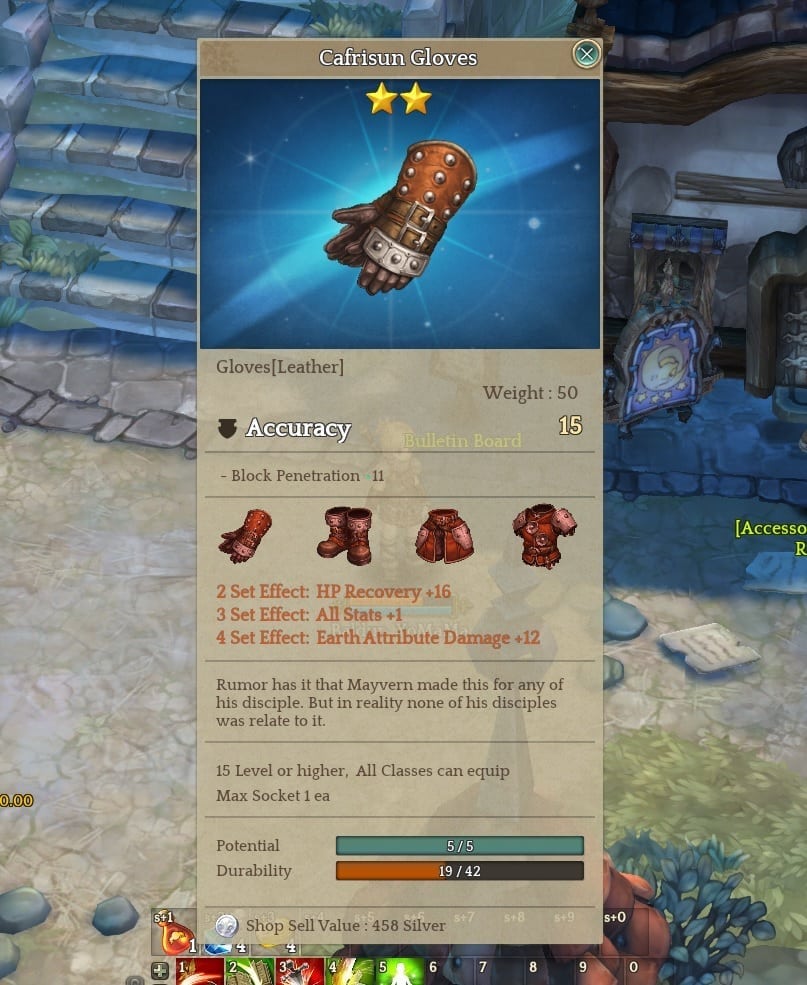Click the leather pants set piece icon
The width and height of the screenshot is (807, 985).
coord(442,536)
